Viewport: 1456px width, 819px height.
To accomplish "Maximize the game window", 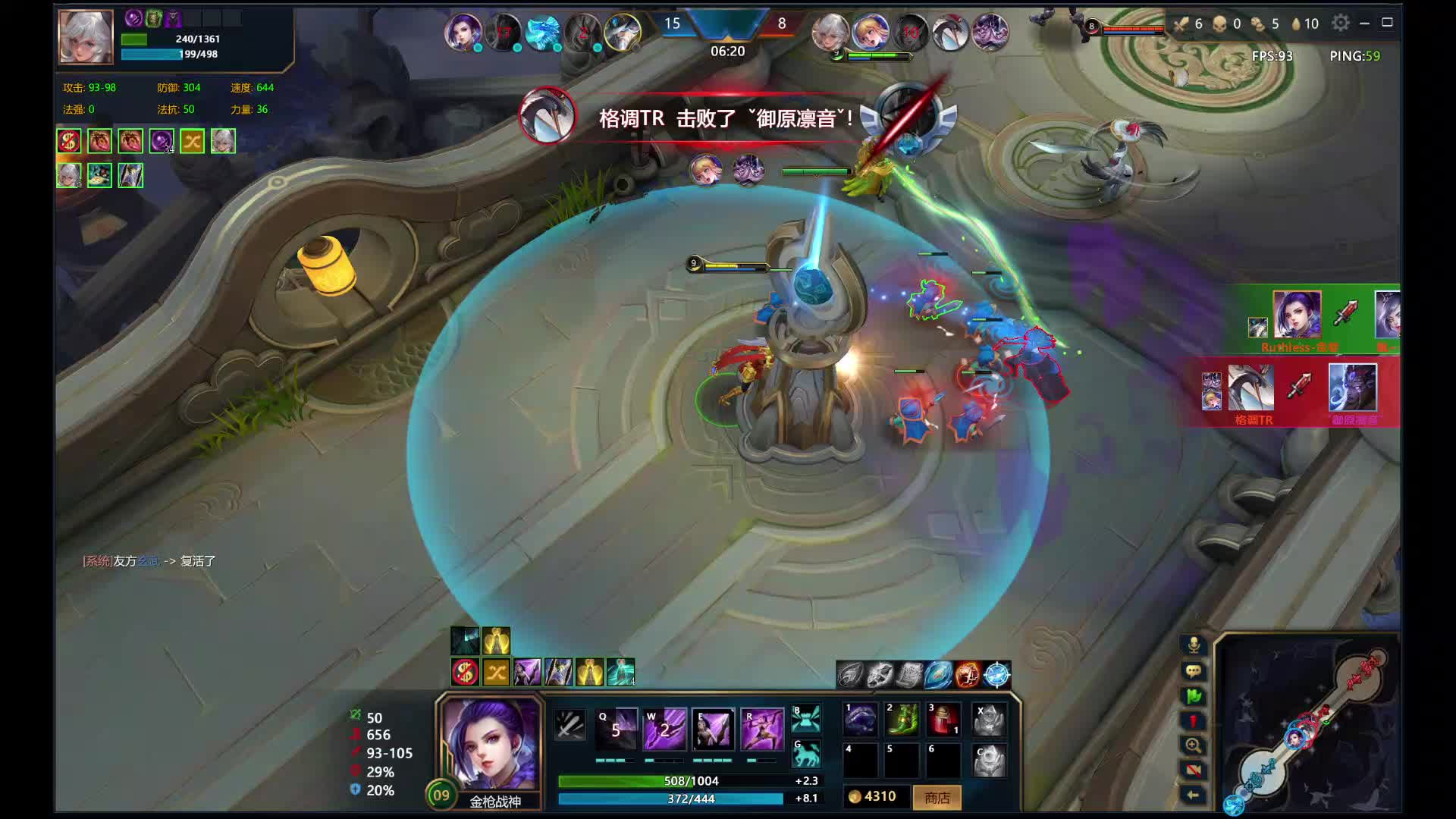I will (x=1388, y=23).
